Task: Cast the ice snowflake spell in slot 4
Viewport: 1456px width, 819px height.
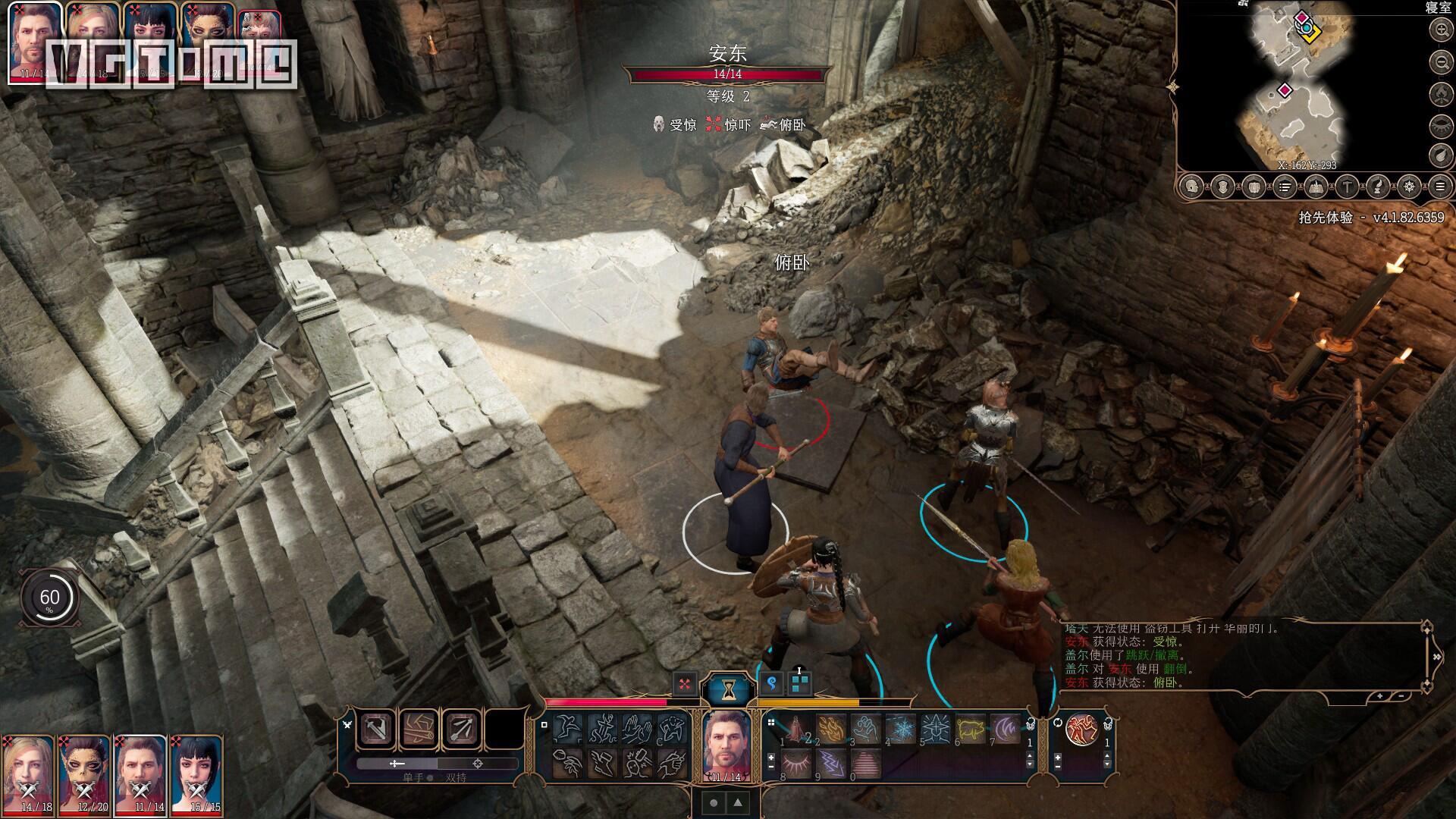Action: point(900,730)
